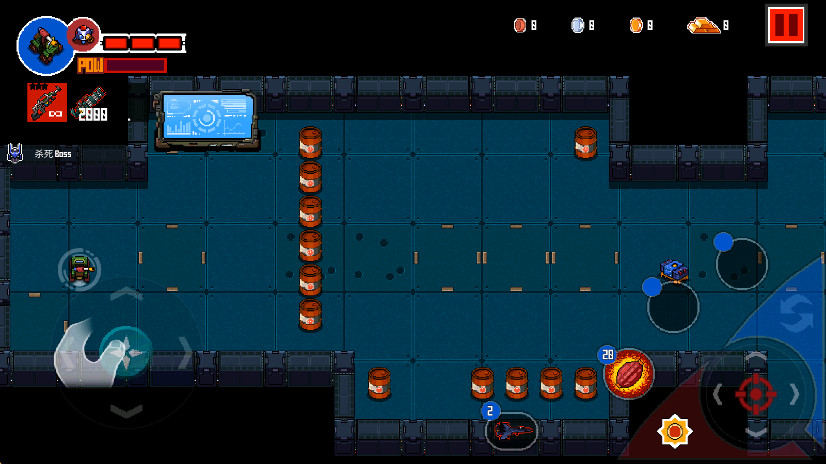The width and height of the screenshot is (826, 464).
Task: Use the grenade skill showing 28
Action: coord(629,373)
